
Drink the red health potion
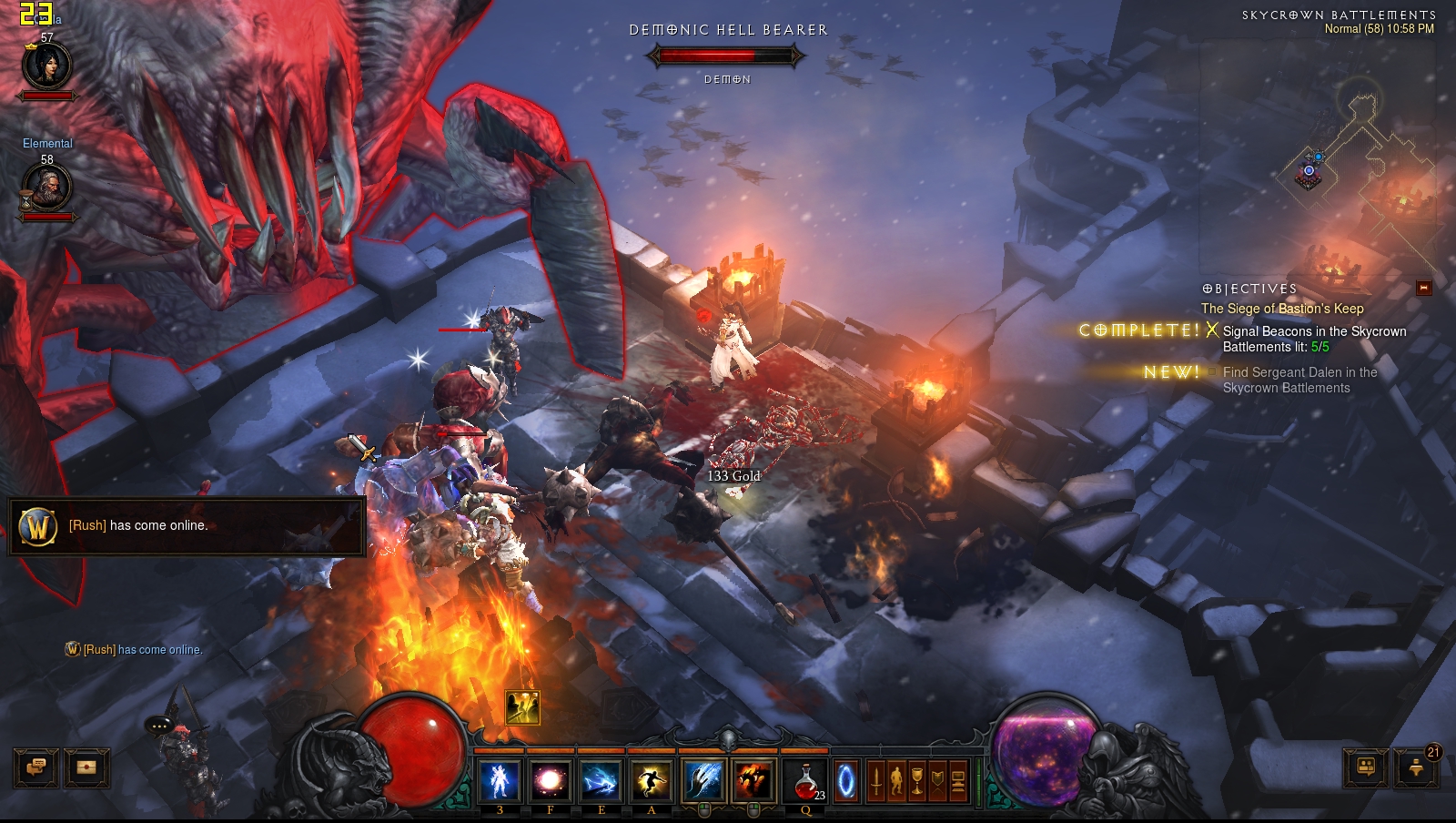click(x=805, y=781)
